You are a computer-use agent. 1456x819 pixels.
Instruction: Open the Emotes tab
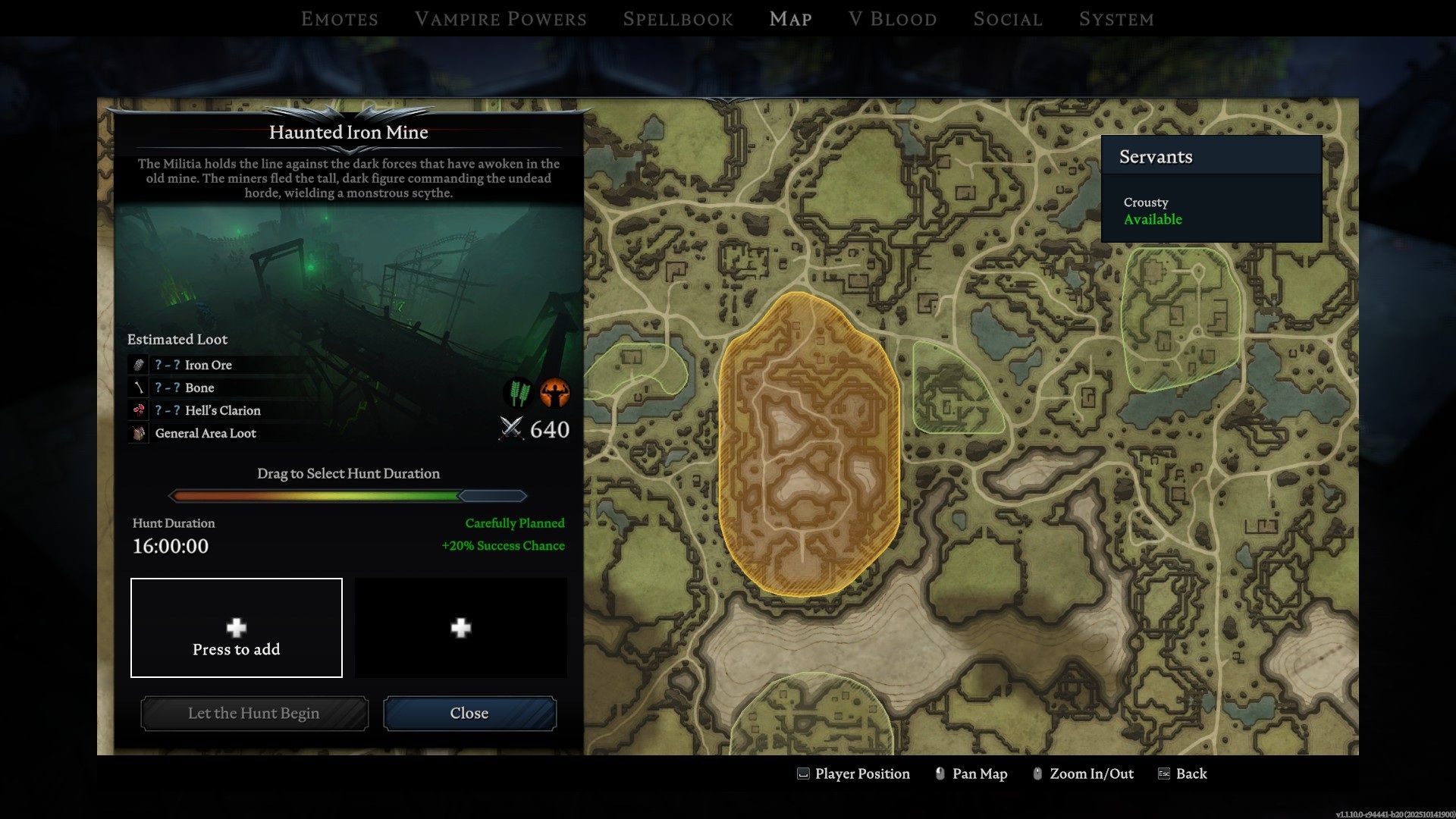pyautogui.click(x=339, y=19)
